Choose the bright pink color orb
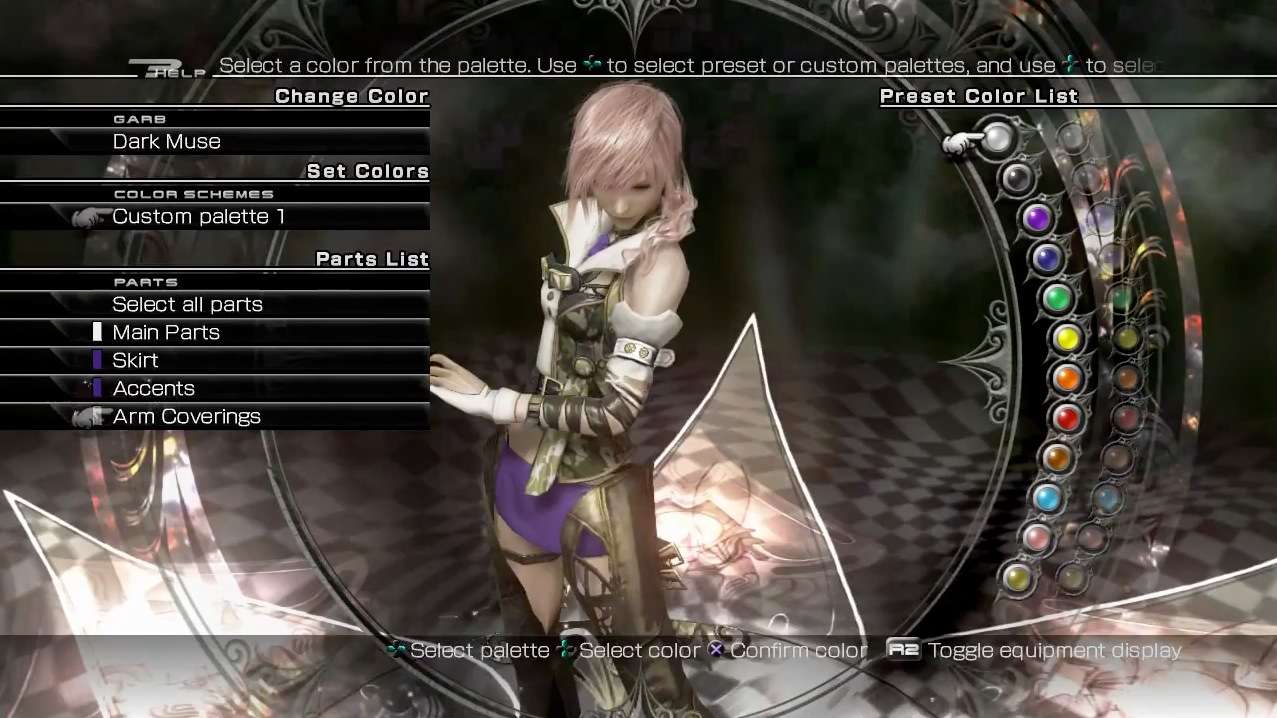Screen dimensions: 1277x718 (x=1037, y=538)
